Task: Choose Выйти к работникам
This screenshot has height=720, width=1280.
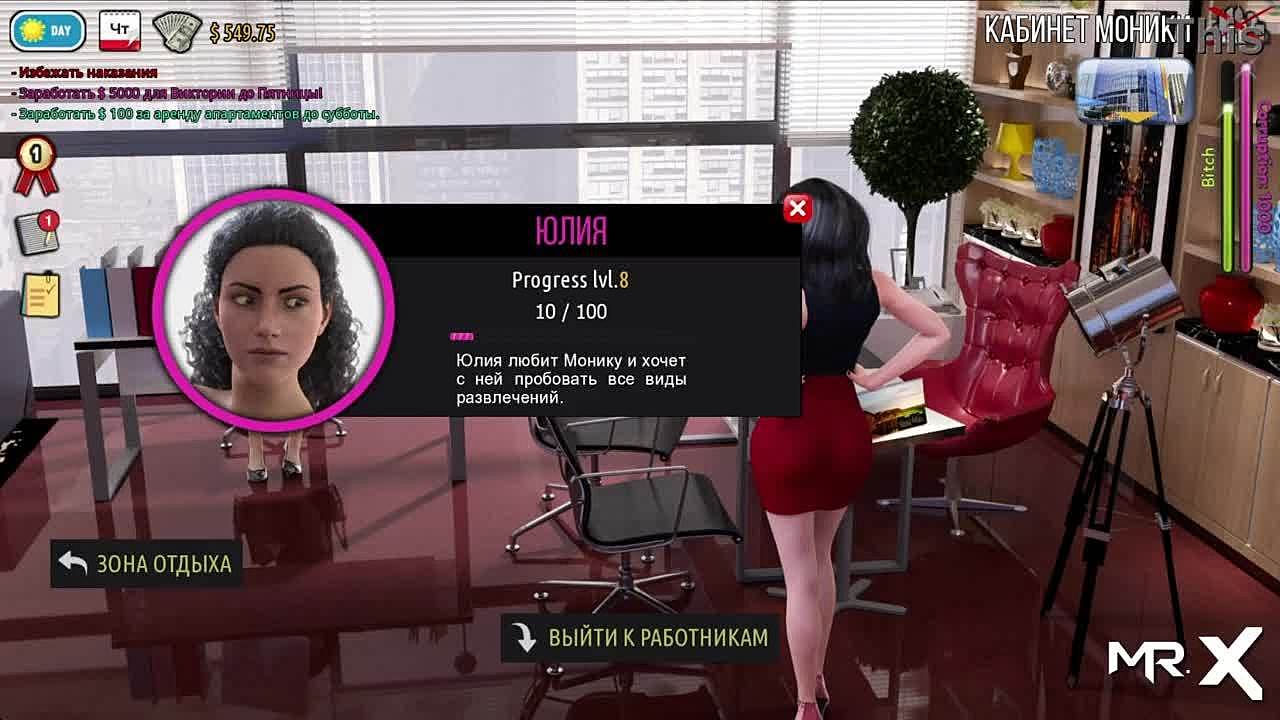Action: [x=640, y=638]
